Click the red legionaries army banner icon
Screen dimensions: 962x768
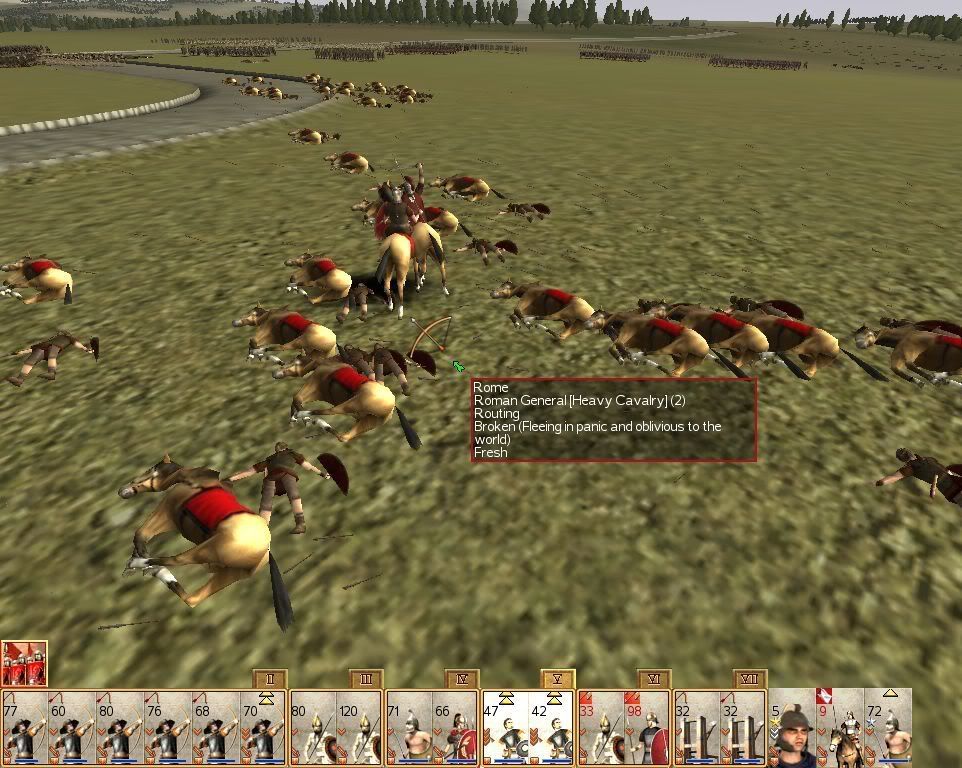coord(24,663)
